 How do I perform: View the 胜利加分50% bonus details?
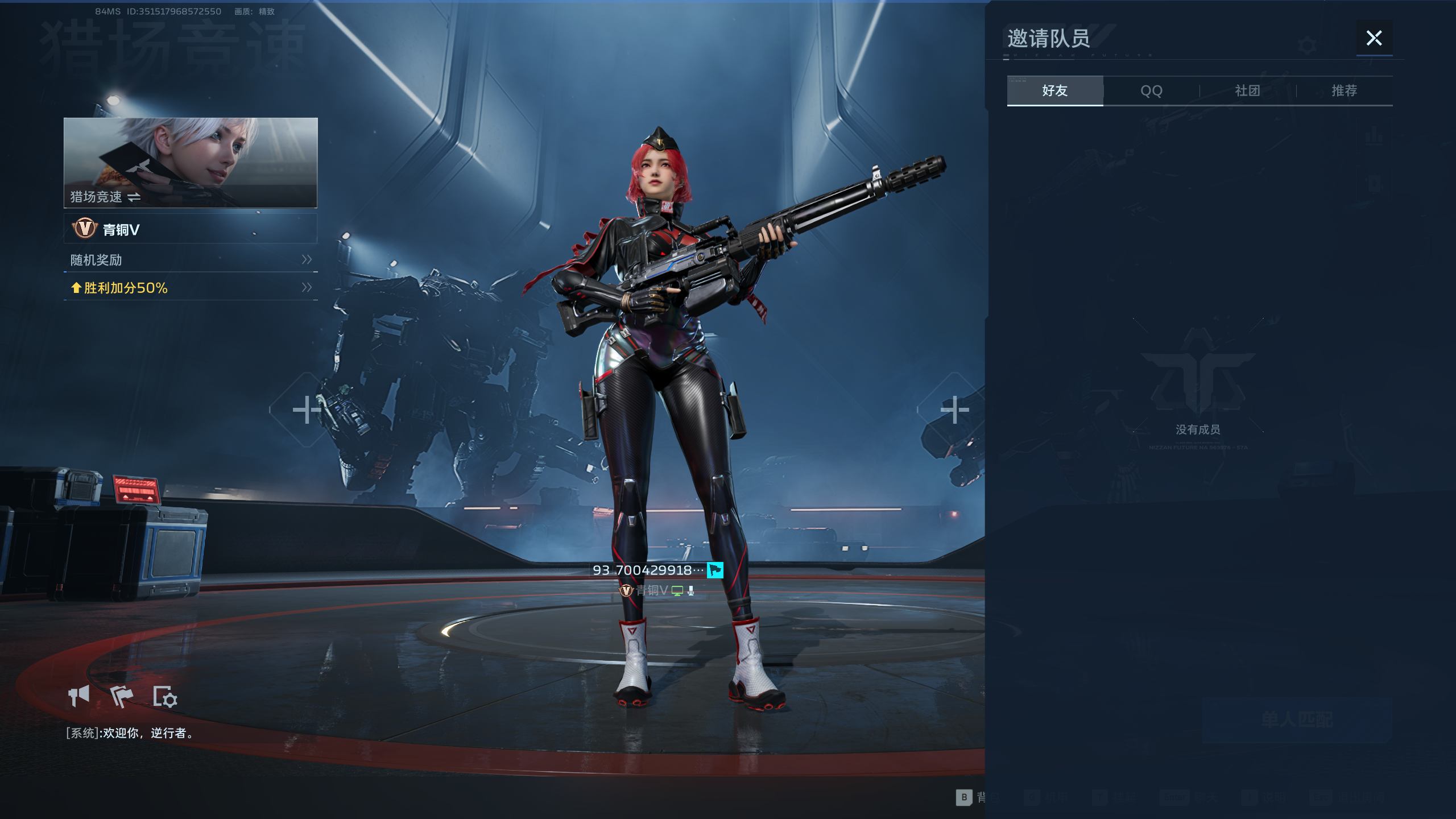tap(190, 288)
